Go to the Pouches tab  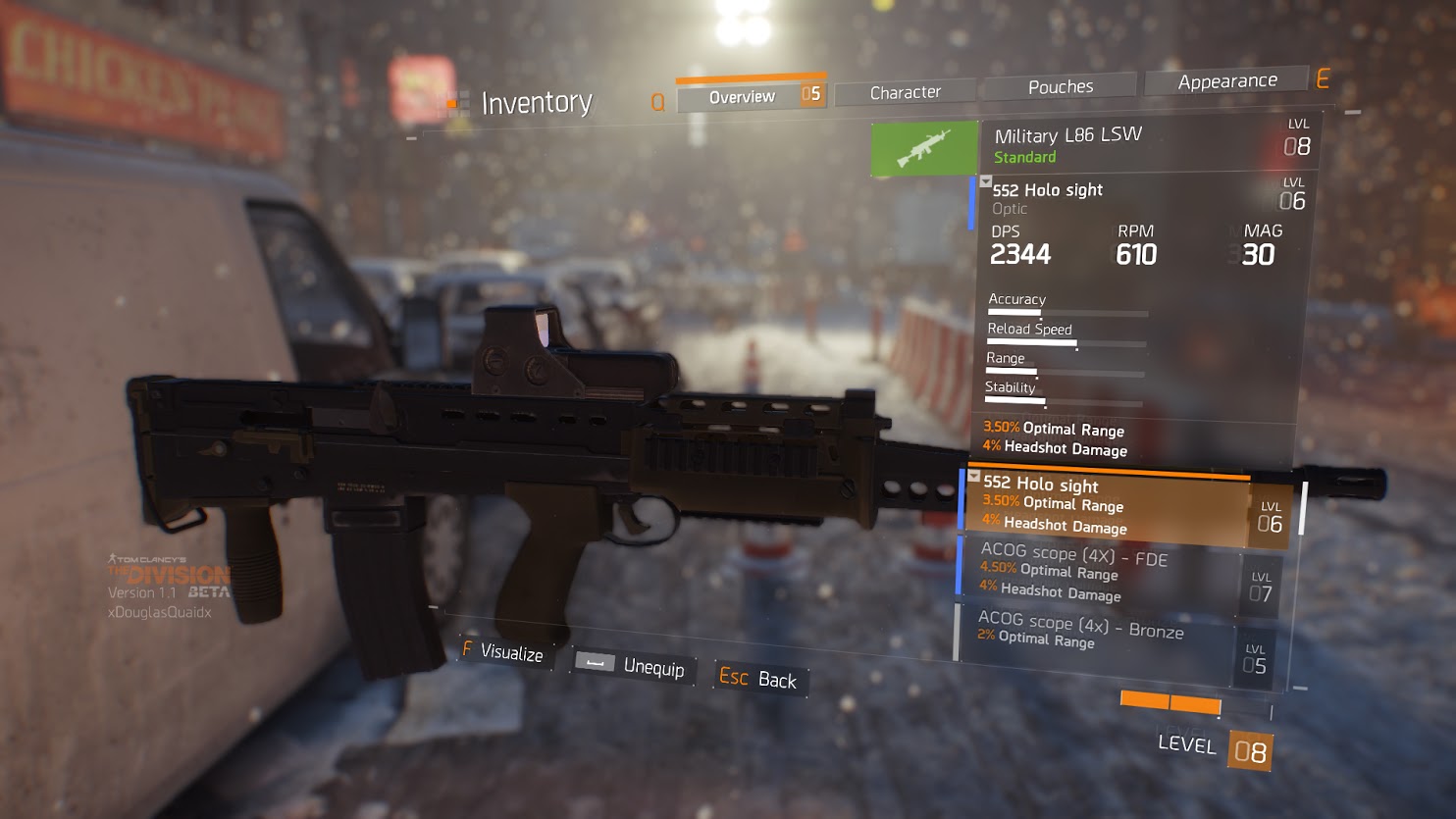pyautogui.click(x=1060, y=87)
